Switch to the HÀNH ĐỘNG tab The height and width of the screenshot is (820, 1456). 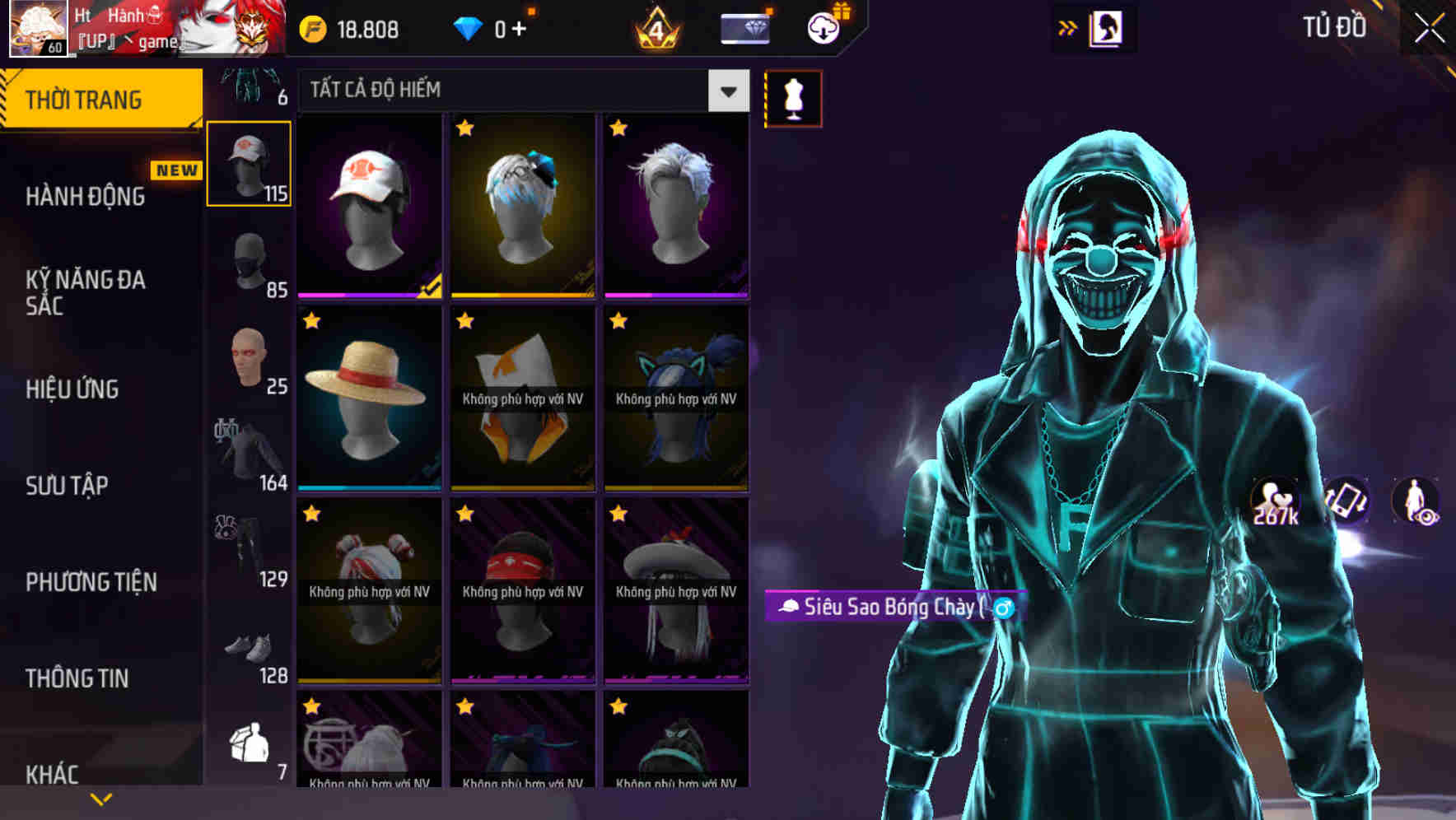tap(85, 197)
